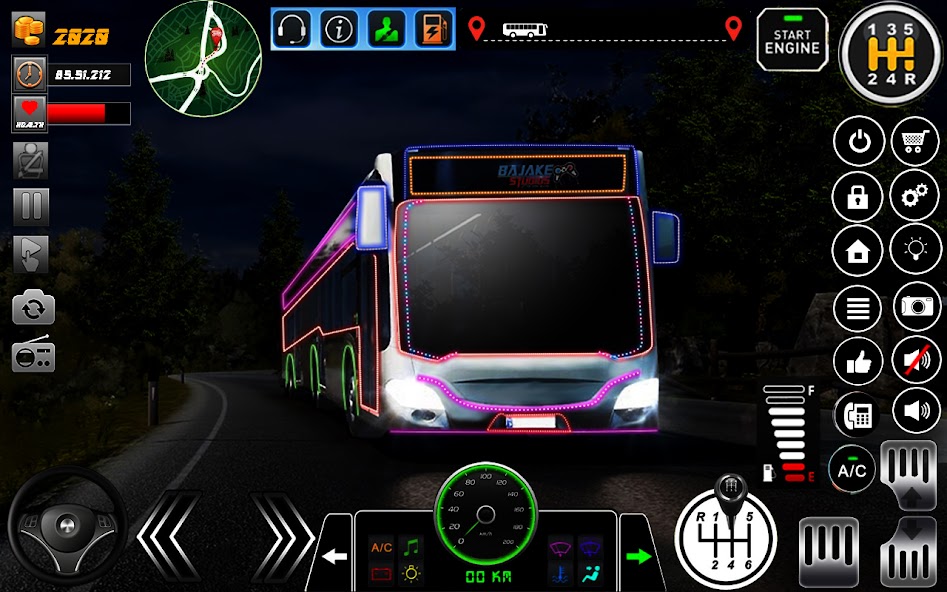Click the headset support icon

click(292, 29)
